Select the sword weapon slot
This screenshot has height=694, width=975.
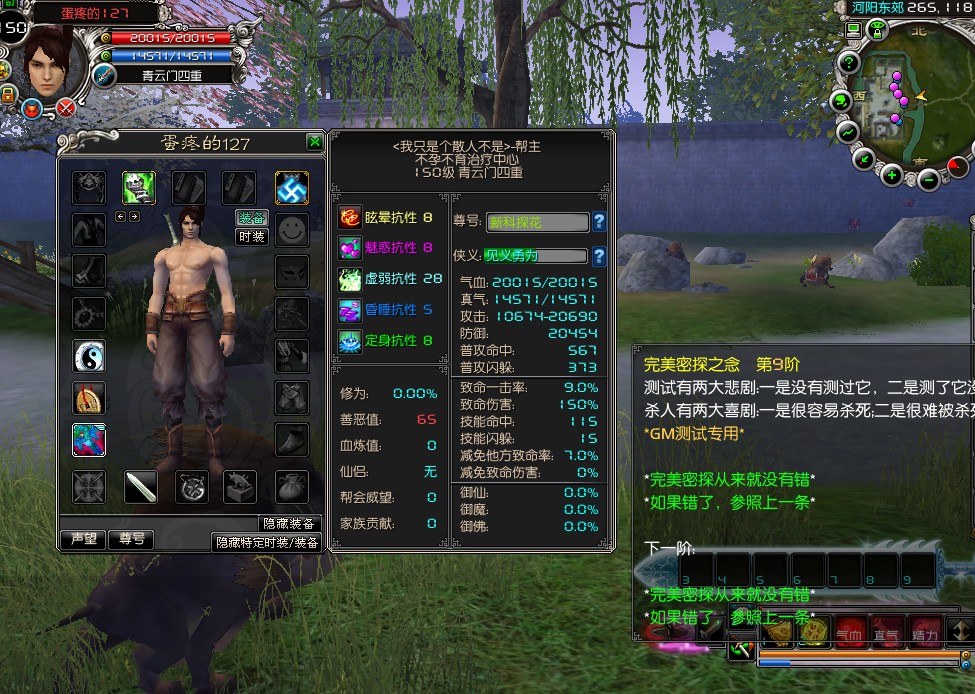click(x=140, y=487)
